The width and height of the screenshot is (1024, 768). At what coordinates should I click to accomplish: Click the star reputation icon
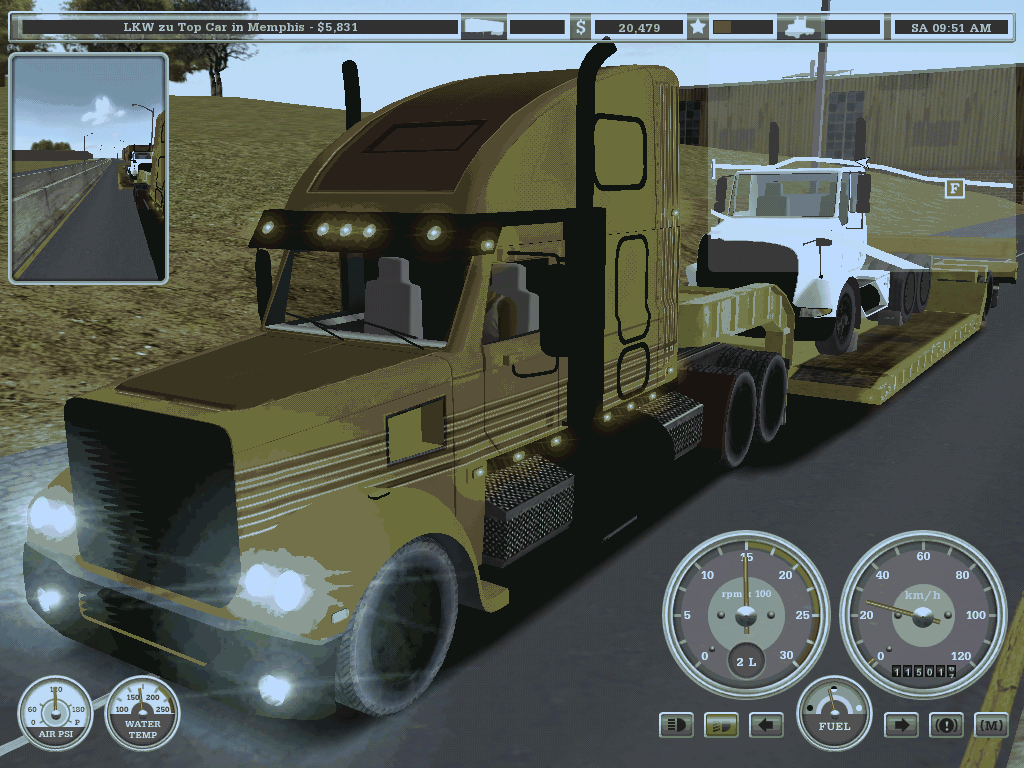(x=697, y=27)
